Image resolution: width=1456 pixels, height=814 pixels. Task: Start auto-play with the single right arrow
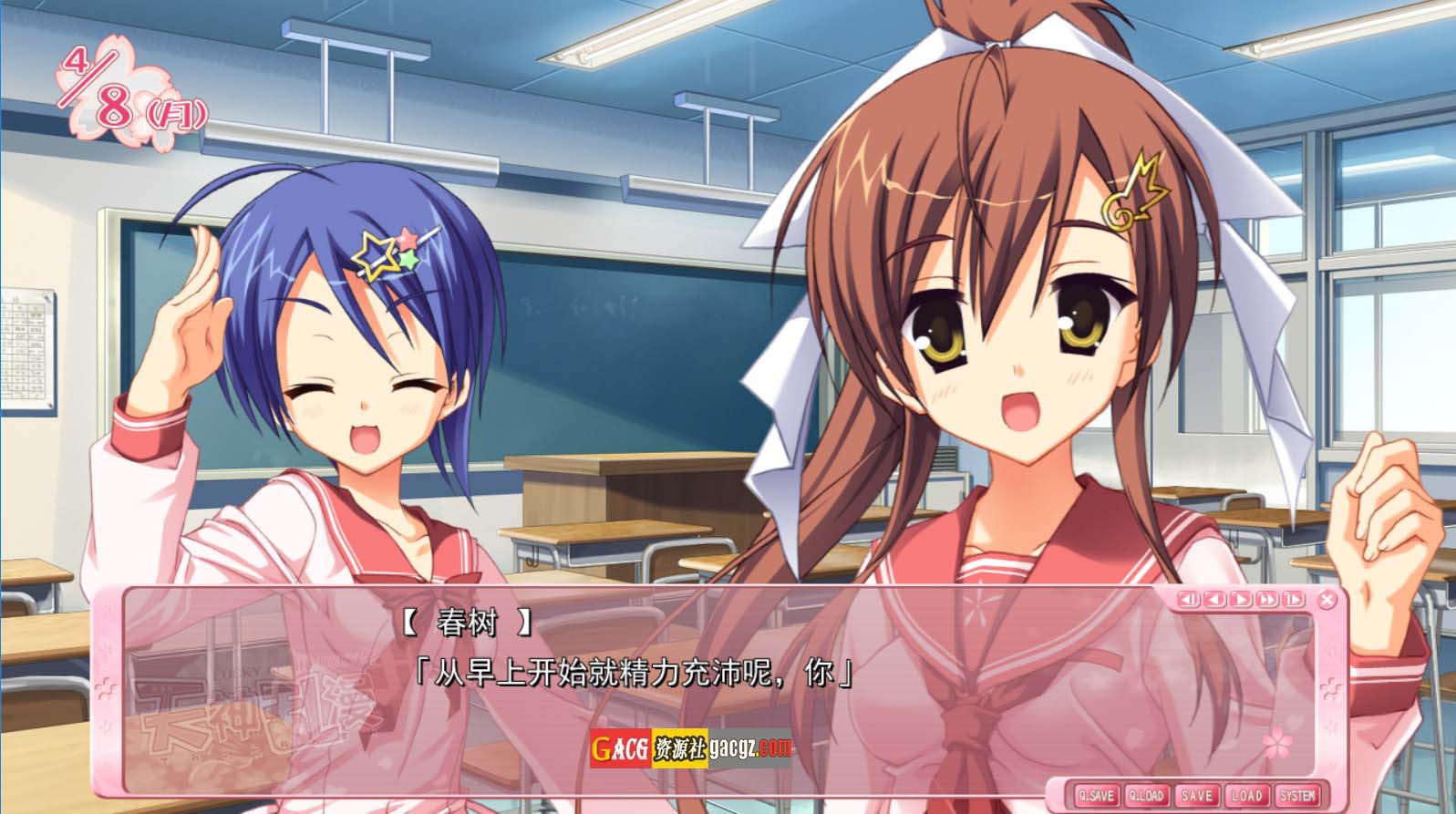[x=1240, y=599]
